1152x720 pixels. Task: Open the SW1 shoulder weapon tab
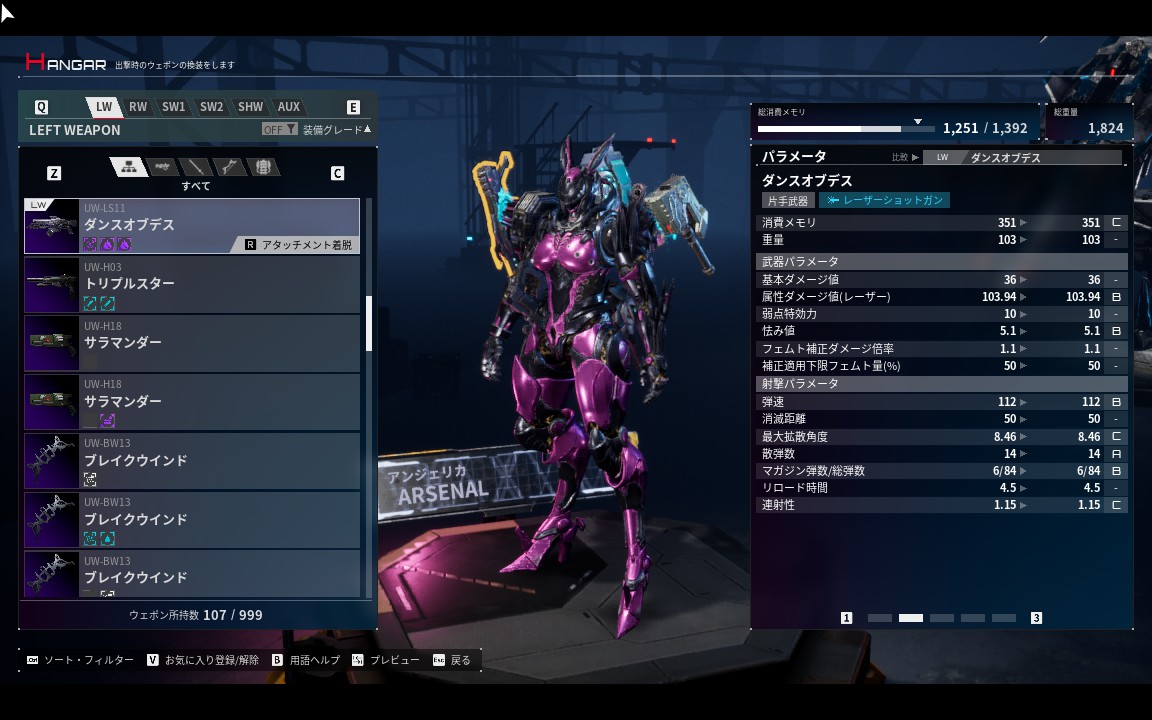pyautogui.click(x=174, y=107)
